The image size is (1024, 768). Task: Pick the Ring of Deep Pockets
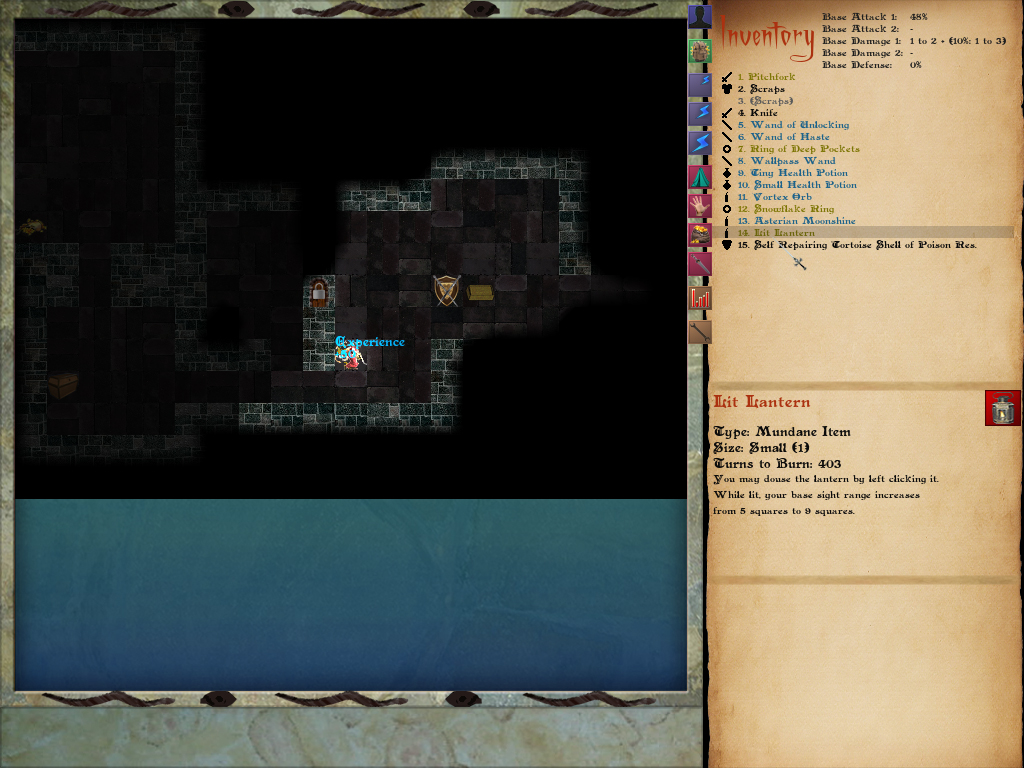click(804, 149)
